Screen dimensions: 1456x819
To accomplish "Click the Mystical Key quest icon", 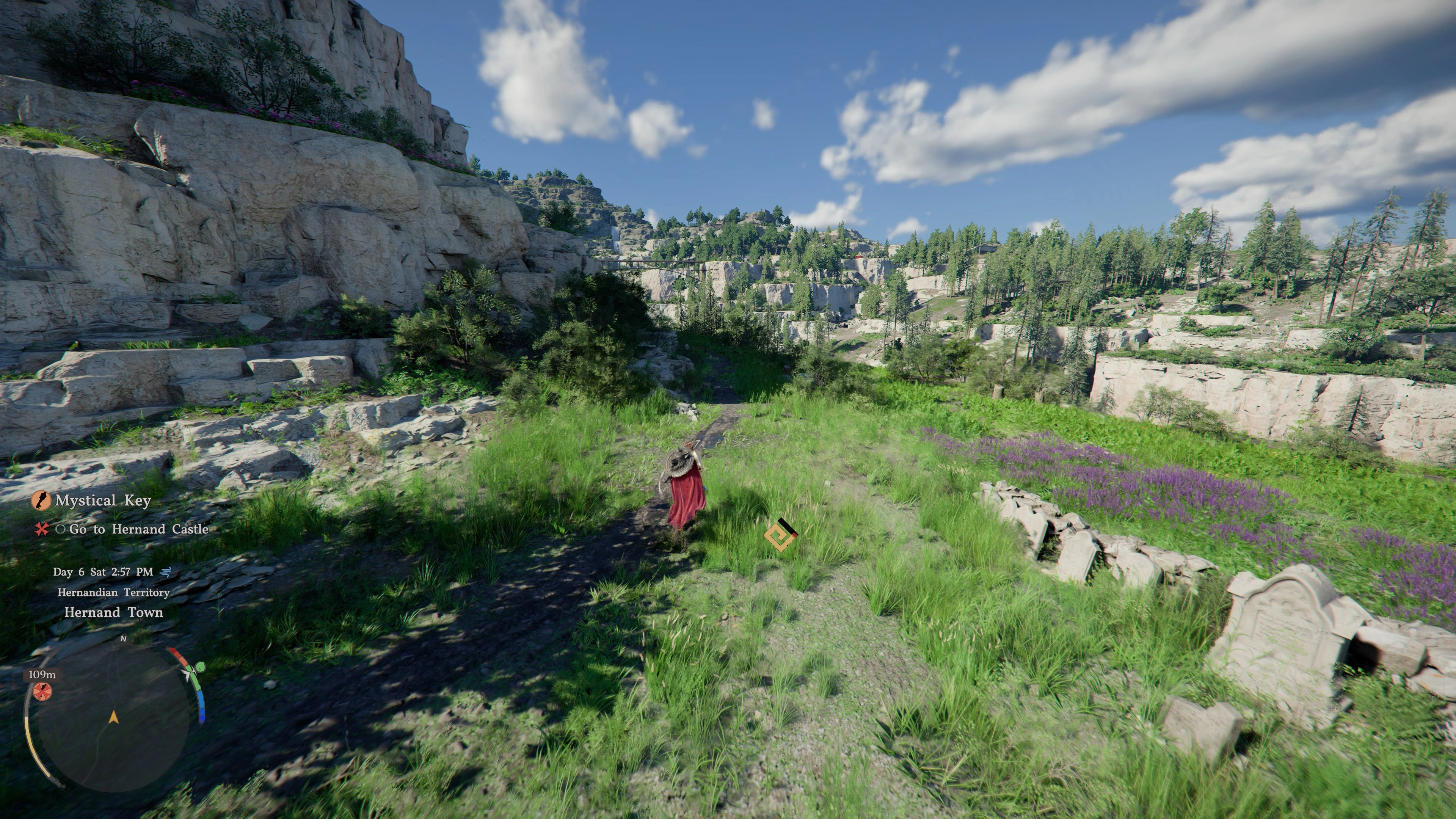I will (41, 501).
